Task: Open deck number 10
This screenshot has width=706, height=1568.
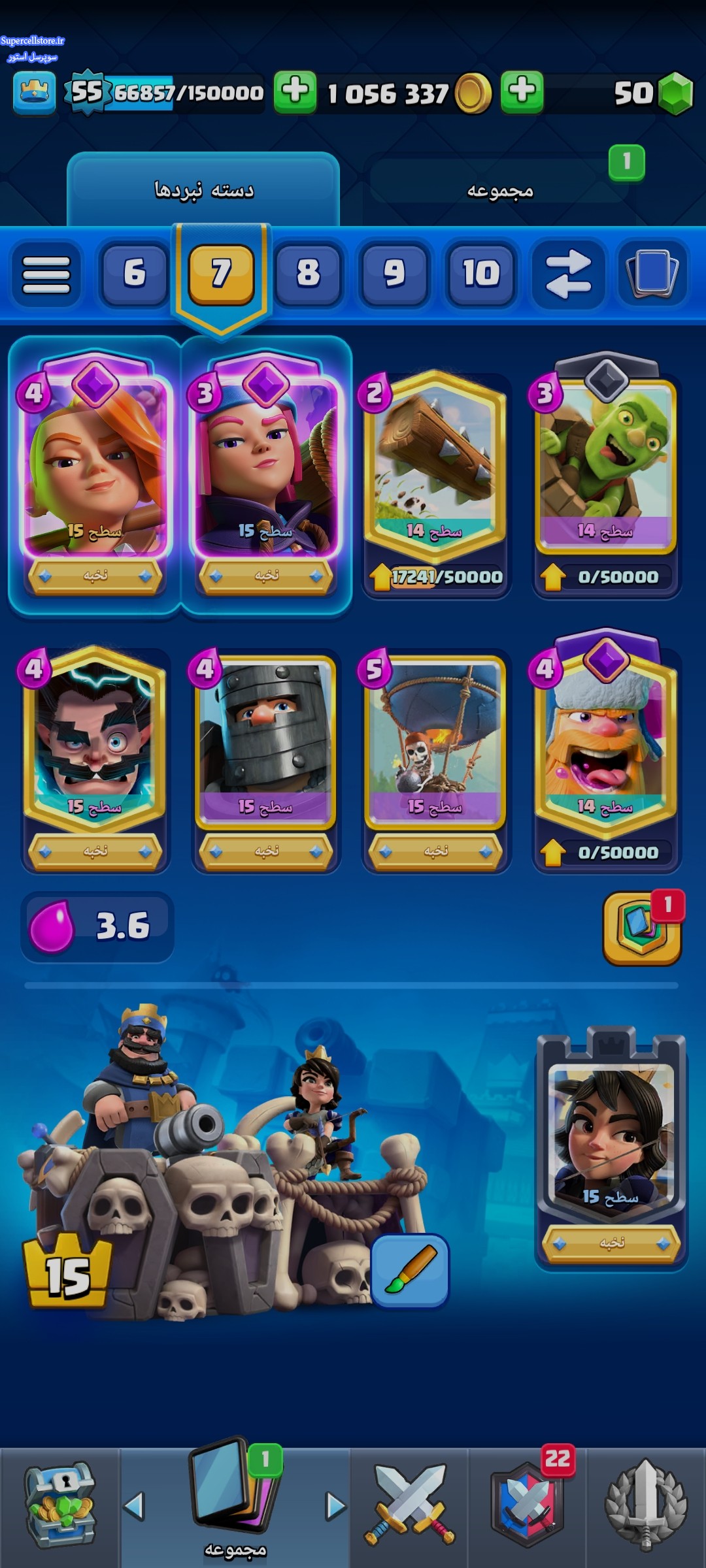Action: coord(481,273)
